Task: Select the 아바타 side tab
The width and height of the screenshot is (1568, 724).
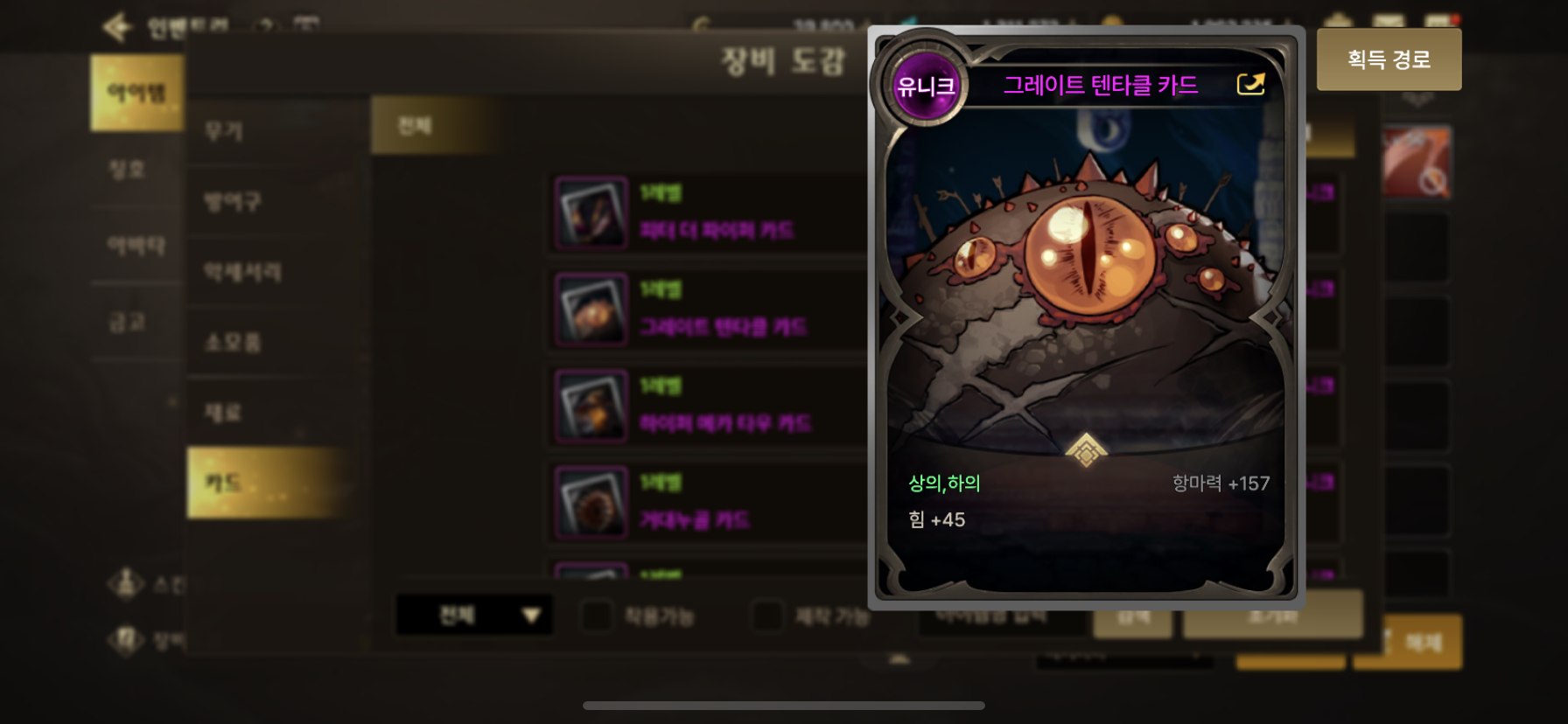Action: click(136, 246)
